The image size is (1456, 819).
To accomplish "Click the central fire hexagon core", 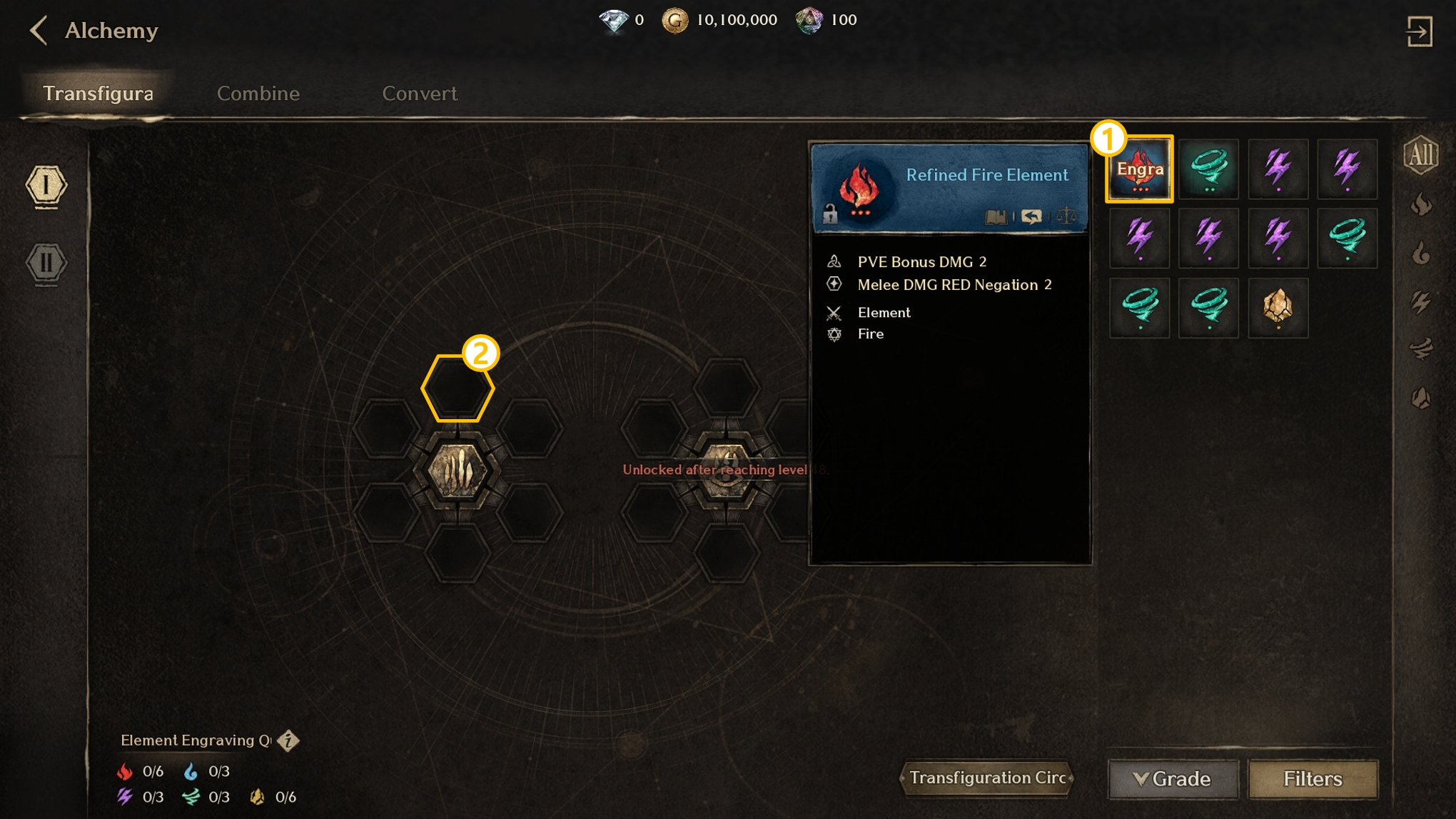I will [457, 471].
